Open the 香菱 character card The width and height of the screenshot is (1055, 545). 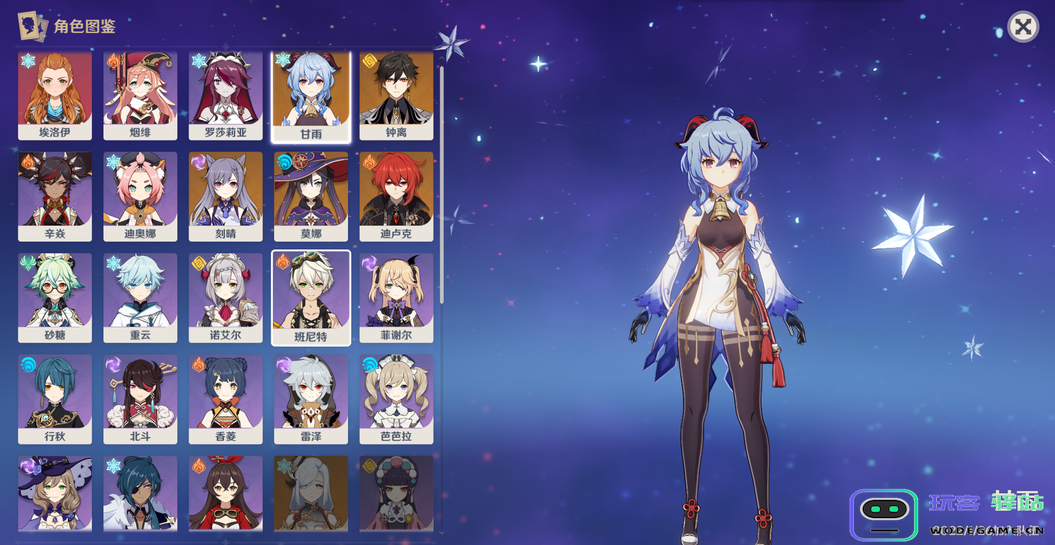(226, 399)
